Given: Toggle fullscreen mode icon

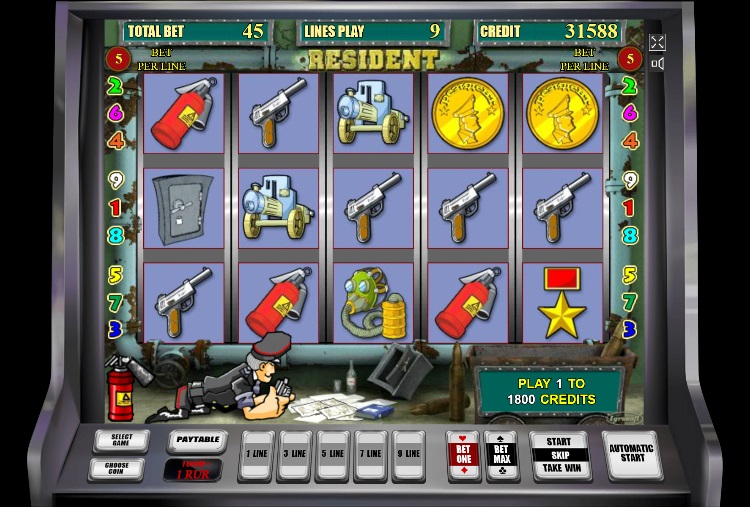Looking at the screenshot, I should (657, 42).
